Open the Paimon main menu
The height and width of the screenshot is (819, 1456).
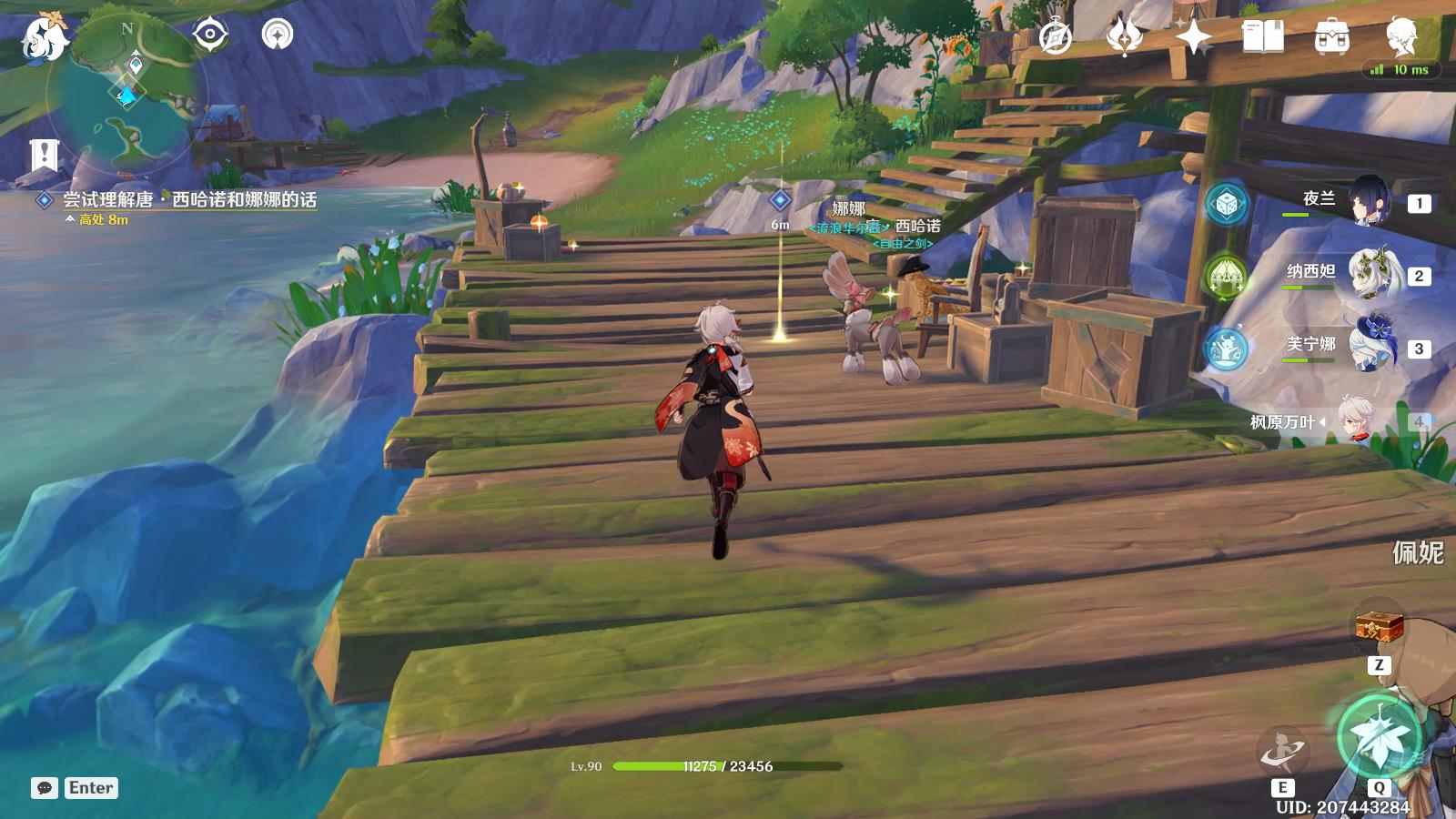(44, 36)
